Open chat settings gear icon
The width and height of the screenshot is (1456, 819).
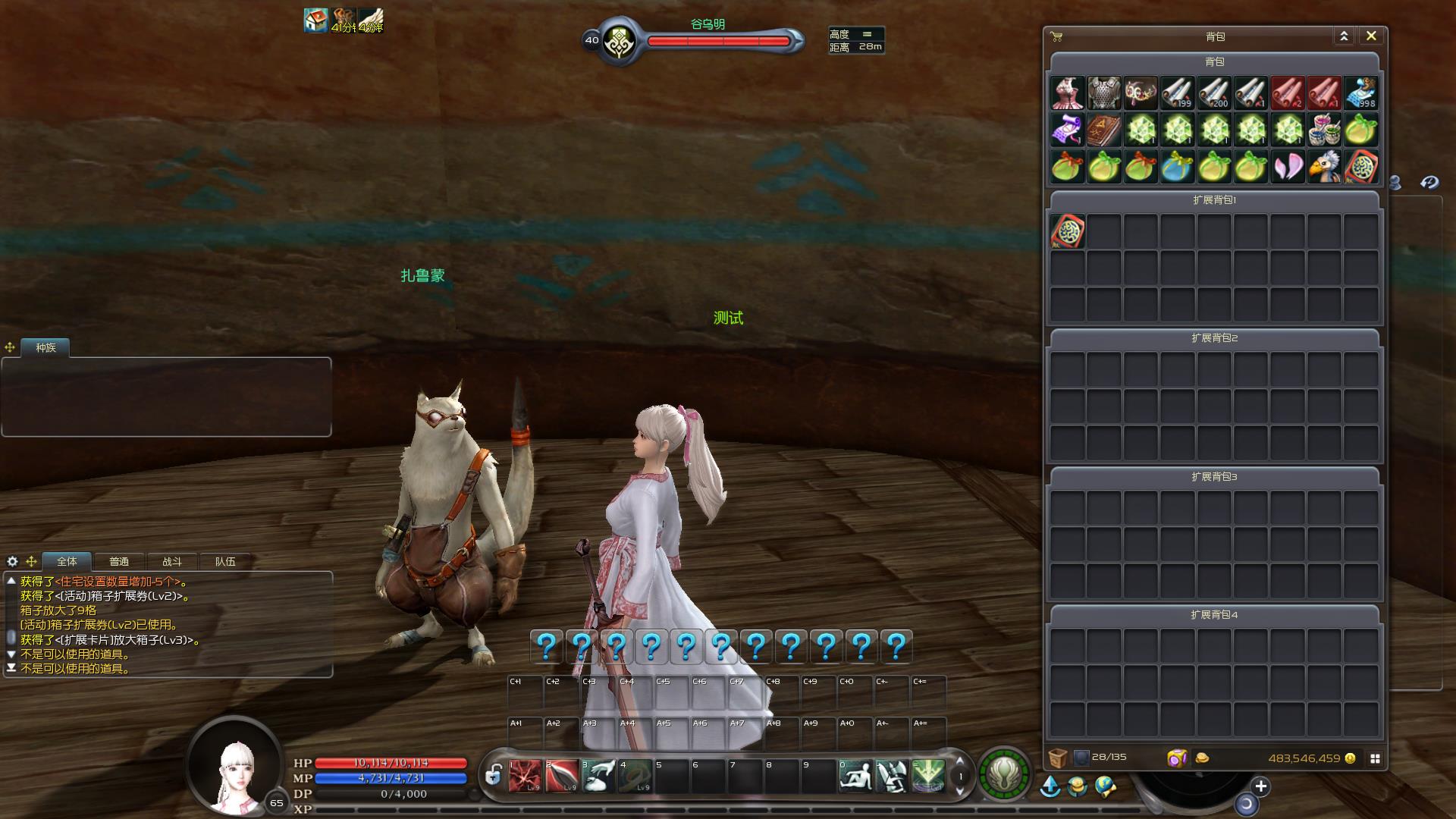click(12, 561)
